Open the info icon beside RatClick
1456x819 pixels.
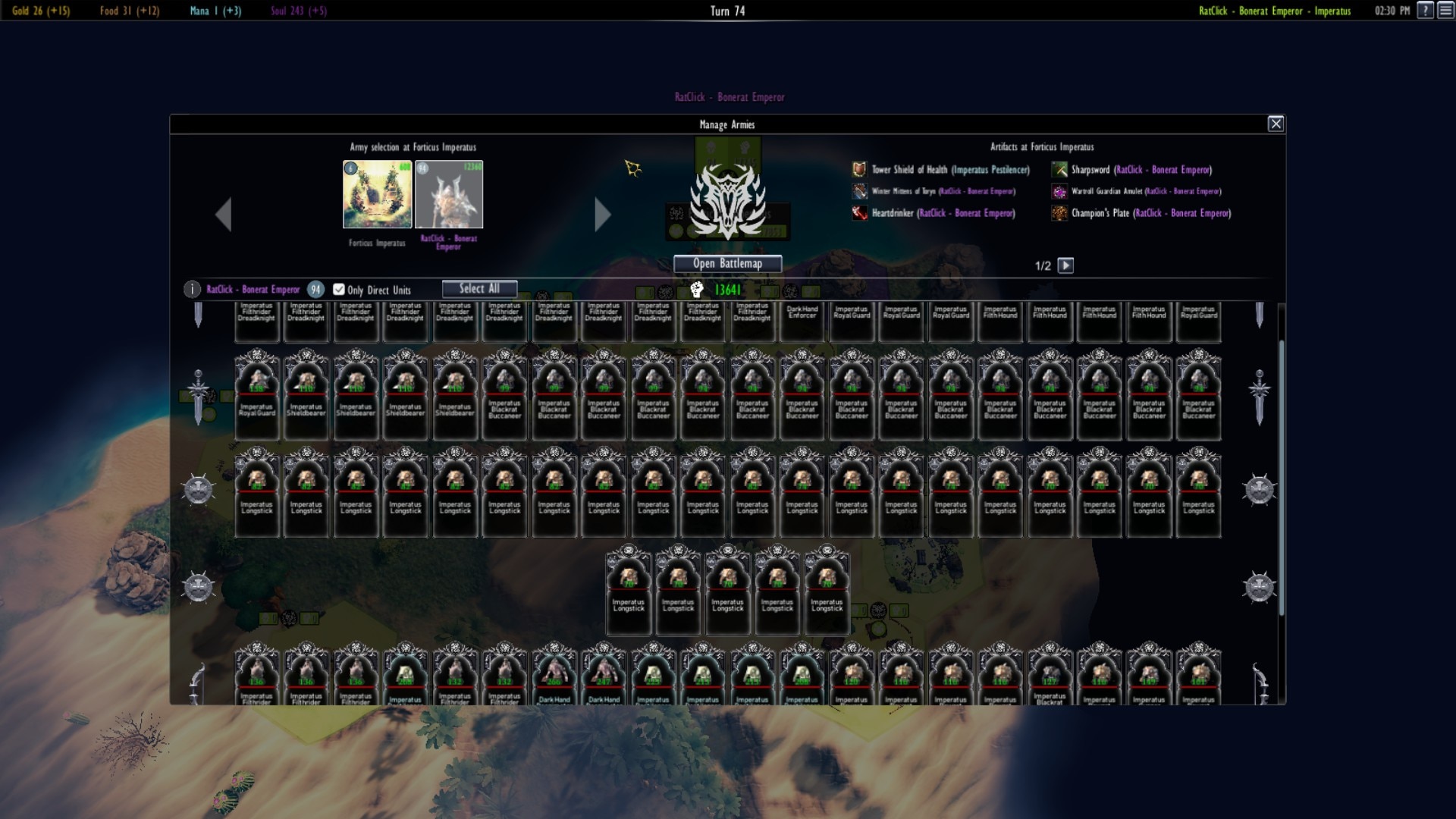(192, 289)
